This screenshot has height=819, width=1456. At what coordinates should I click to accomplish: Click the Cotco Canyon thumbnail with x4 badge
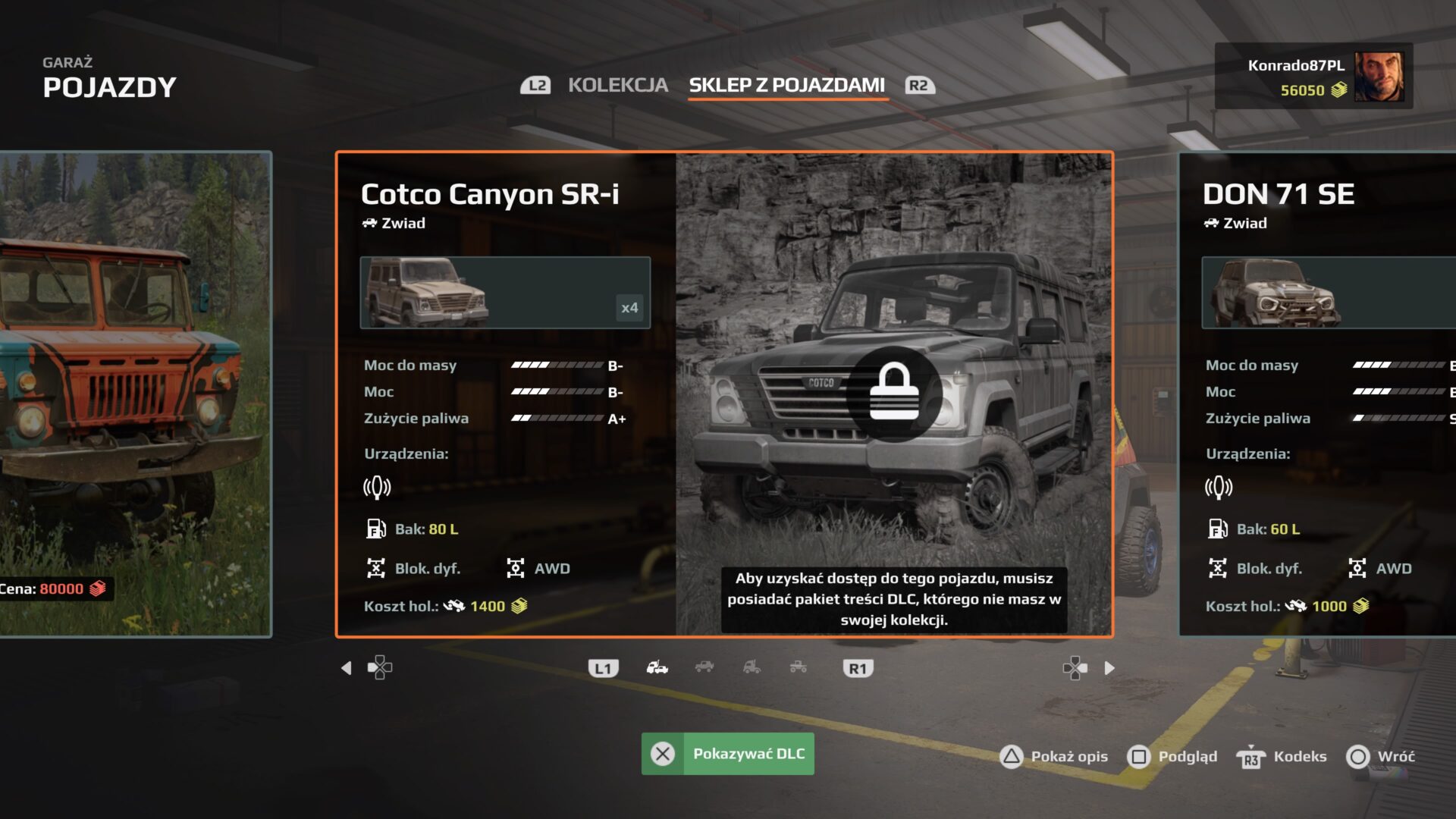505,293
